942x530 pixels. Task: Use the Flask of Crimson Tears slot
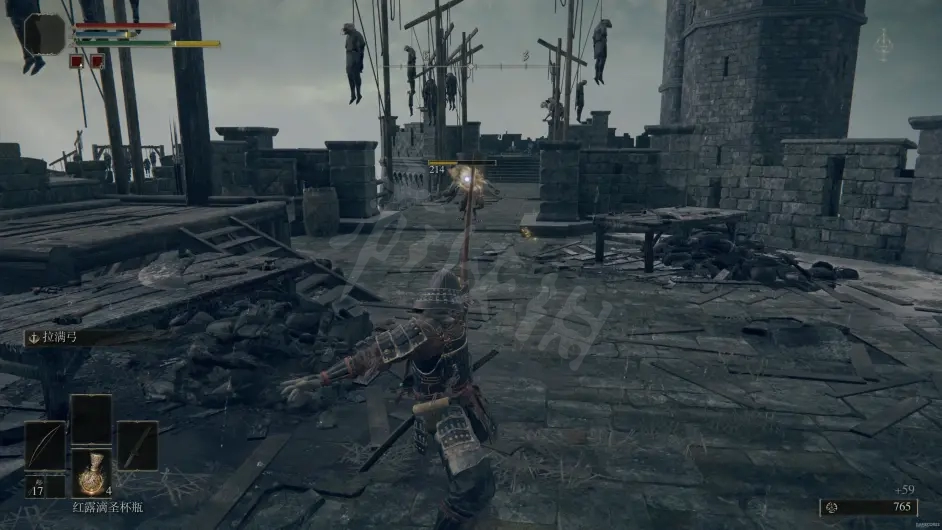coord(91,472)
